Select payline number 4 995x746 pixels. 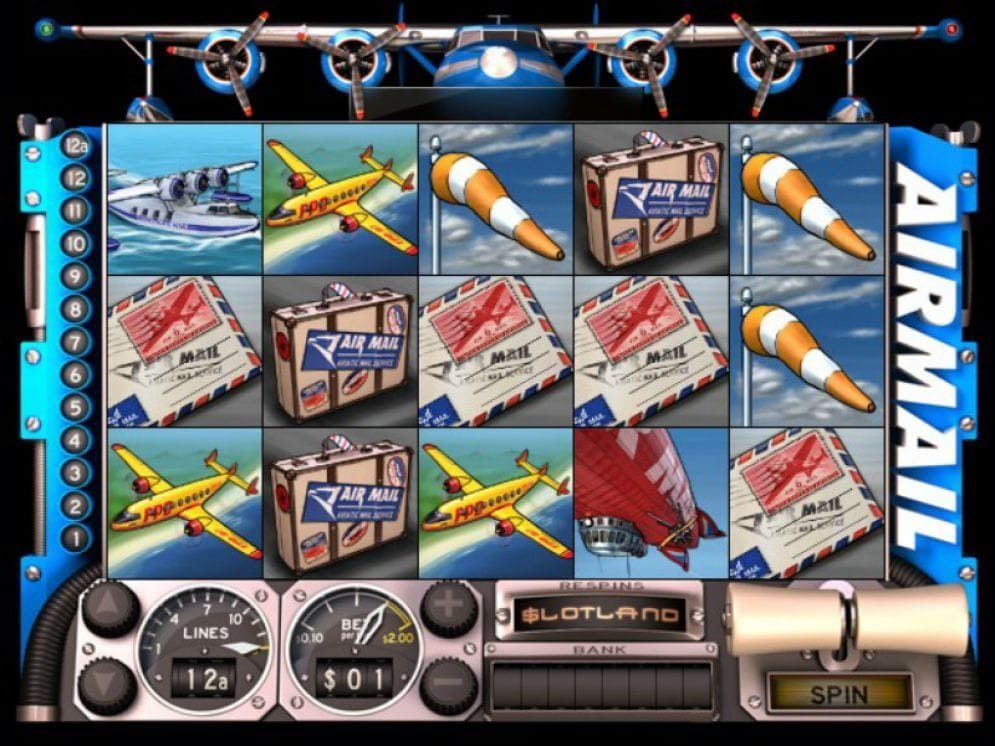coord(76,440)
